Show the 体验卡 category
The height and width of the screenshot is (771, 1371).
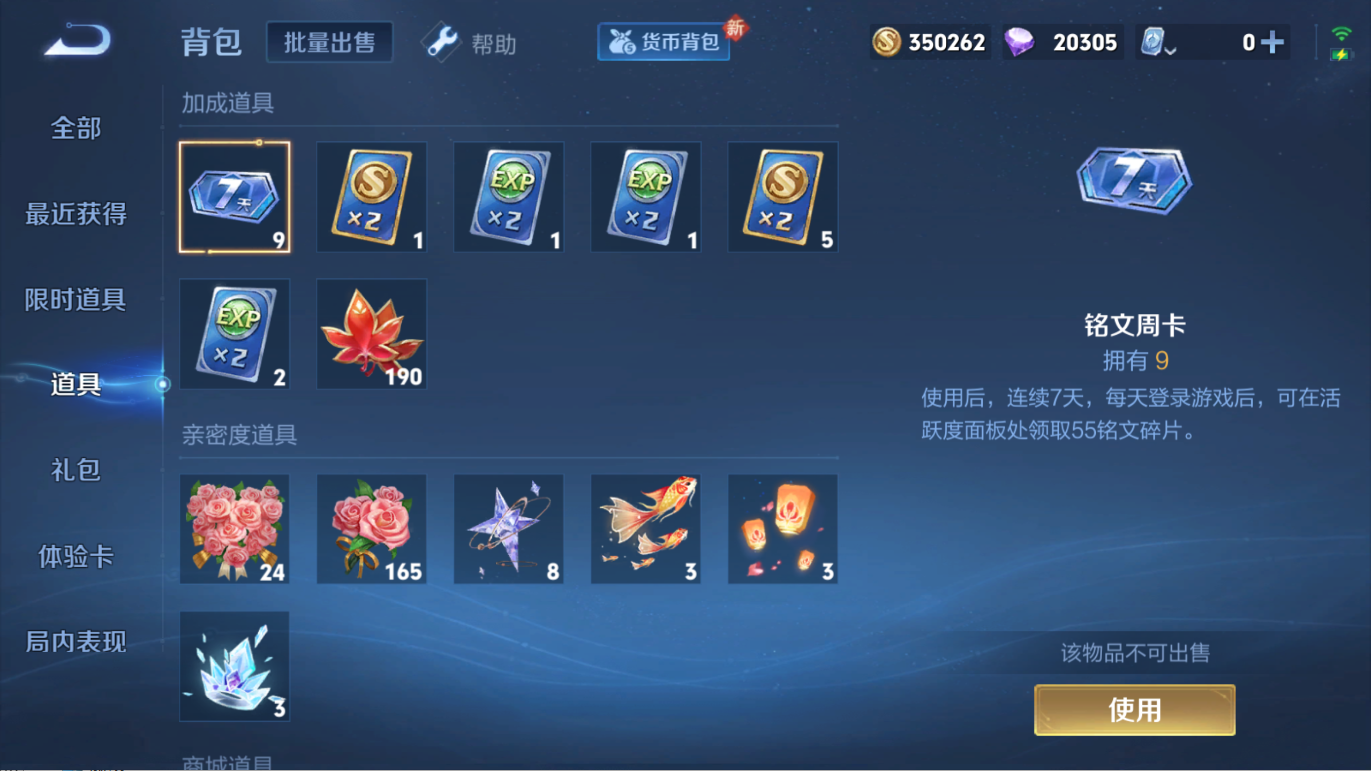click(x=76, y=556)
